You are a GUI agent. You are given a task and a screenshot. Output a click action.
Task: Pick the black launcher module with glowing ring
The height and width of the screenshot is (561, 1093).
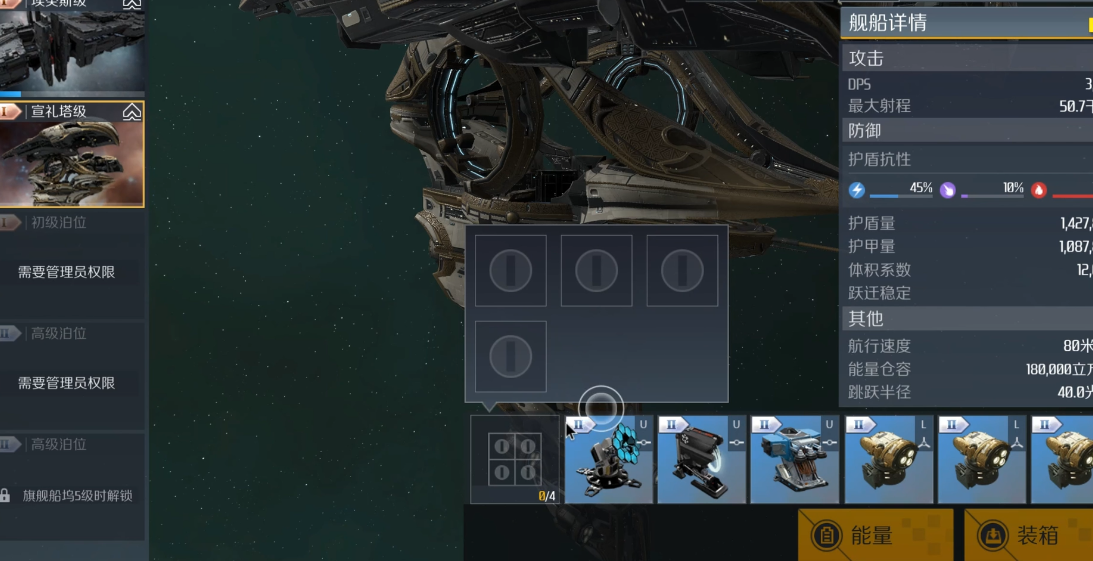[701, 460]
